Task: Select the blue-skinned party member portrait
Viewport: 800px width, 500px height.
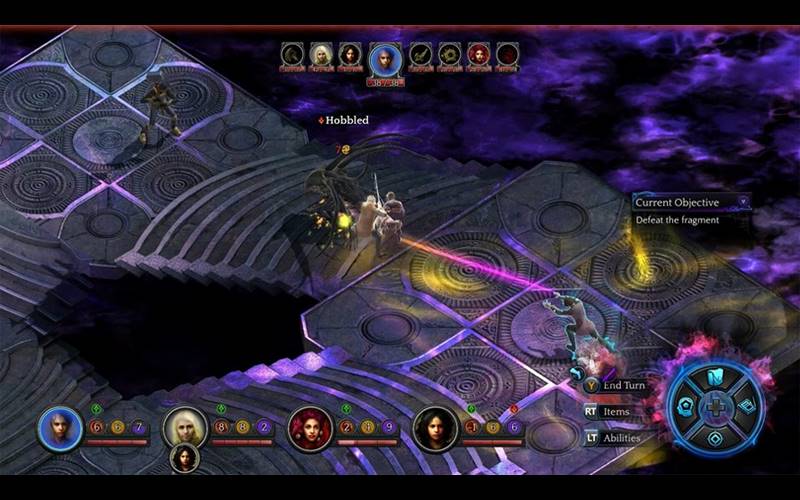Action: pos(60,428)
